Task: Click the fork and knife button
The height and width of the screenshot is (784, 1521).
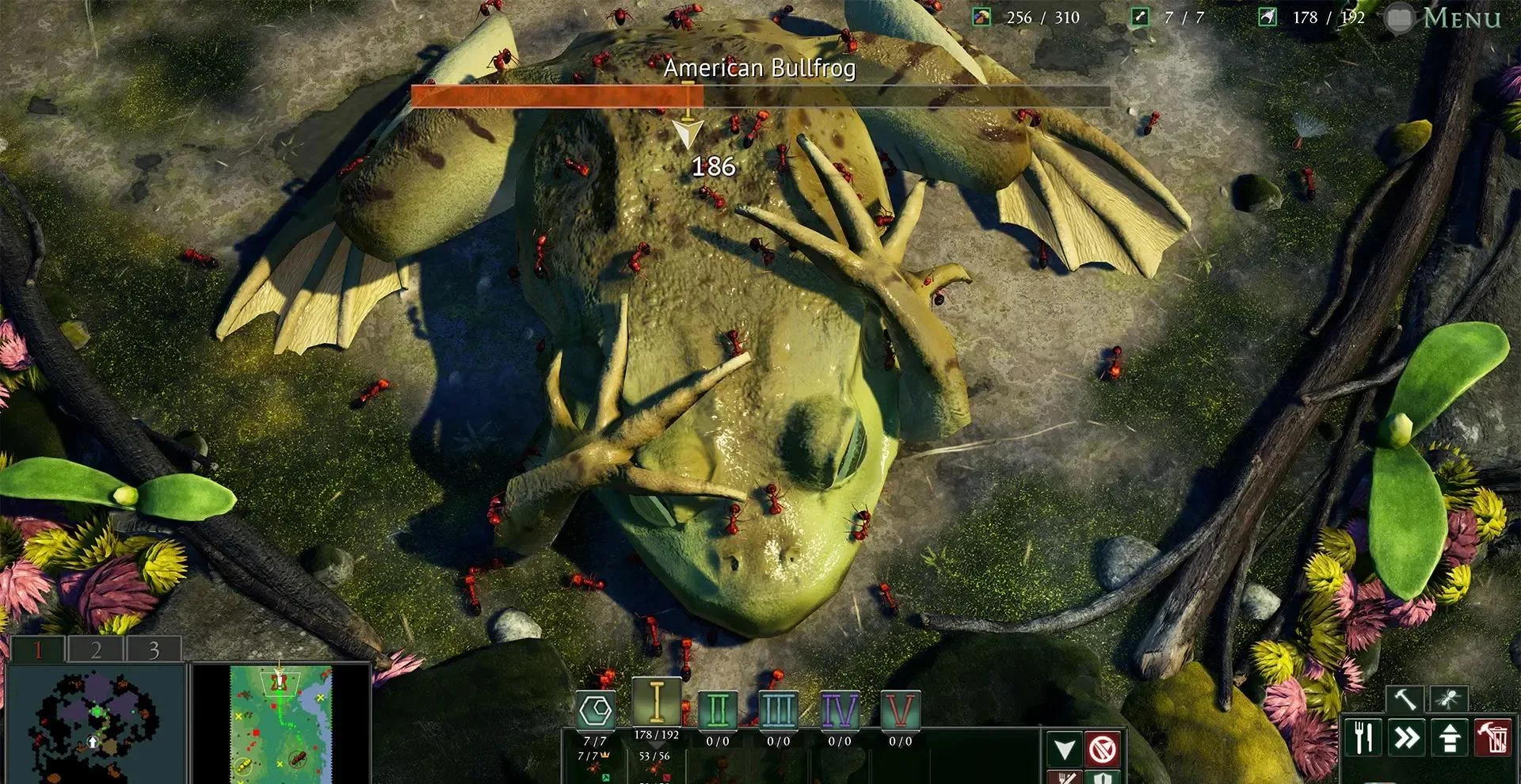Action: coord(1363,737)
